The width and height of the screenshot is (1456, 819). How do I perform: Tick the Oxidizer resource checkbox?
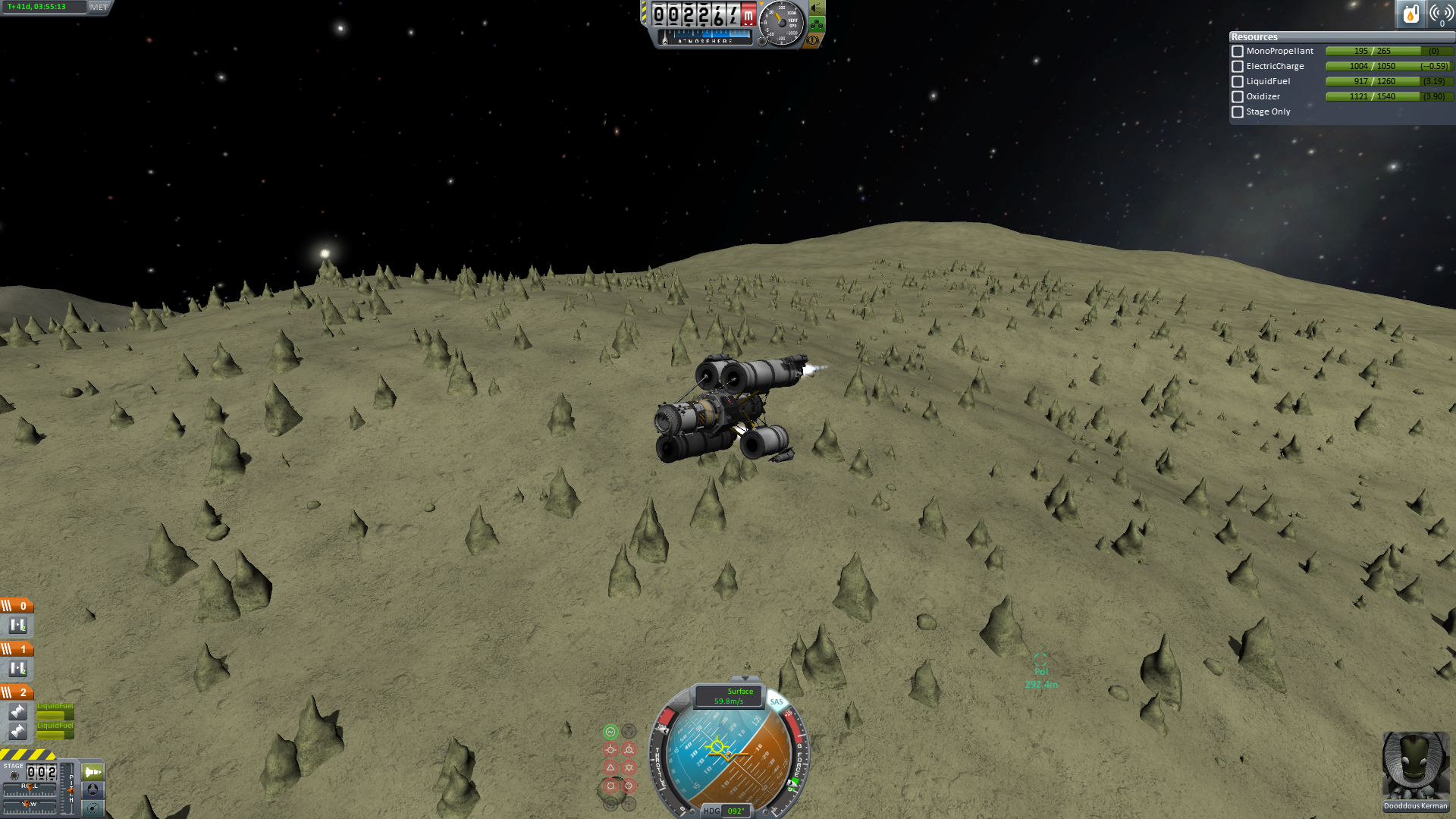1238,97
